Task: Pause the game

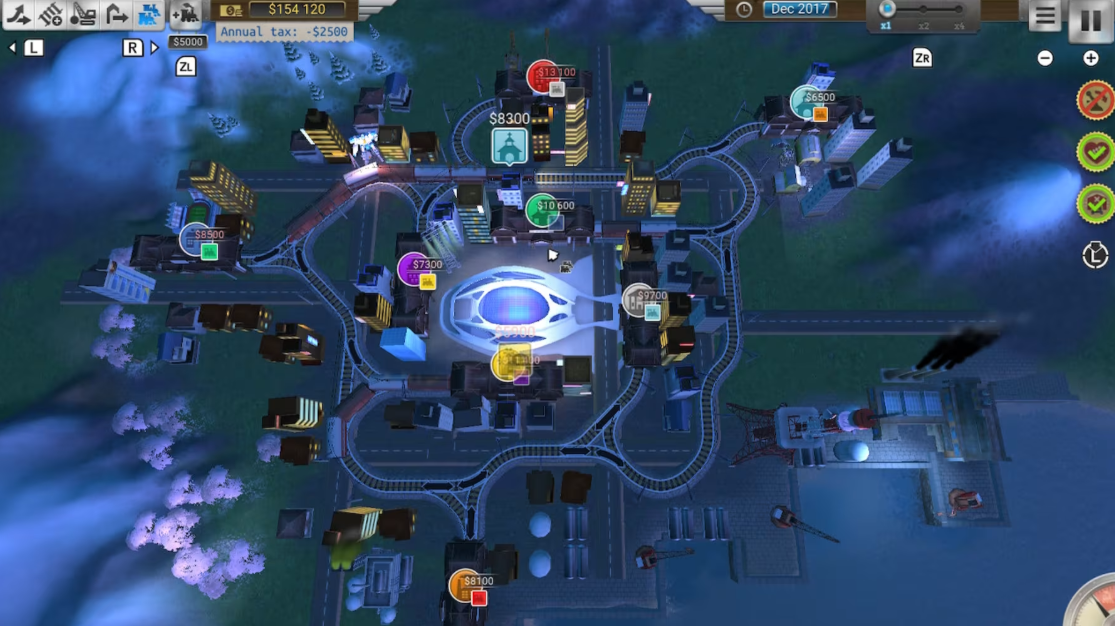Action: (x=1090, y=19)
